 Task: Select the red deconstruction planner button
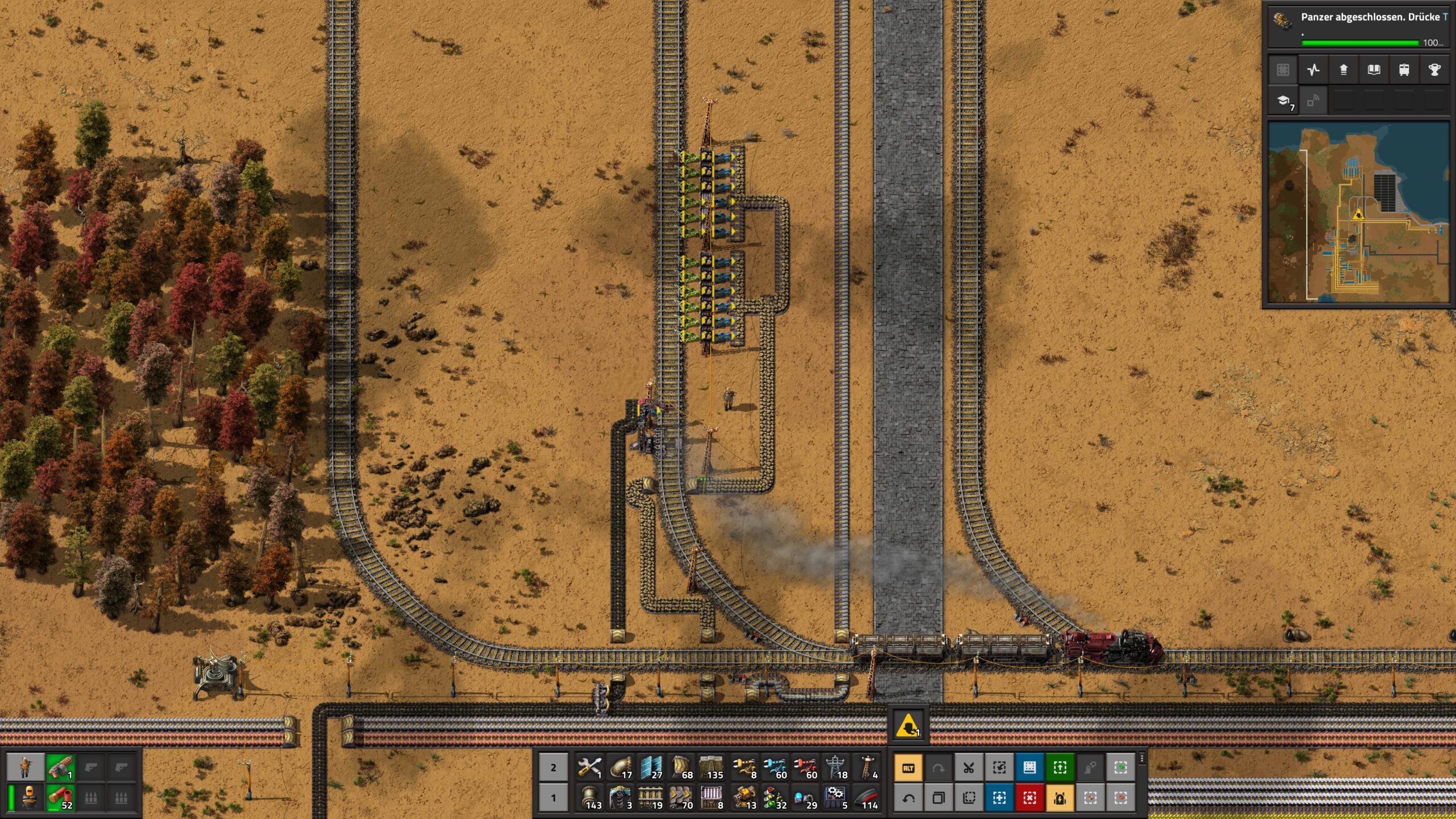click(x=1029, y=798)
